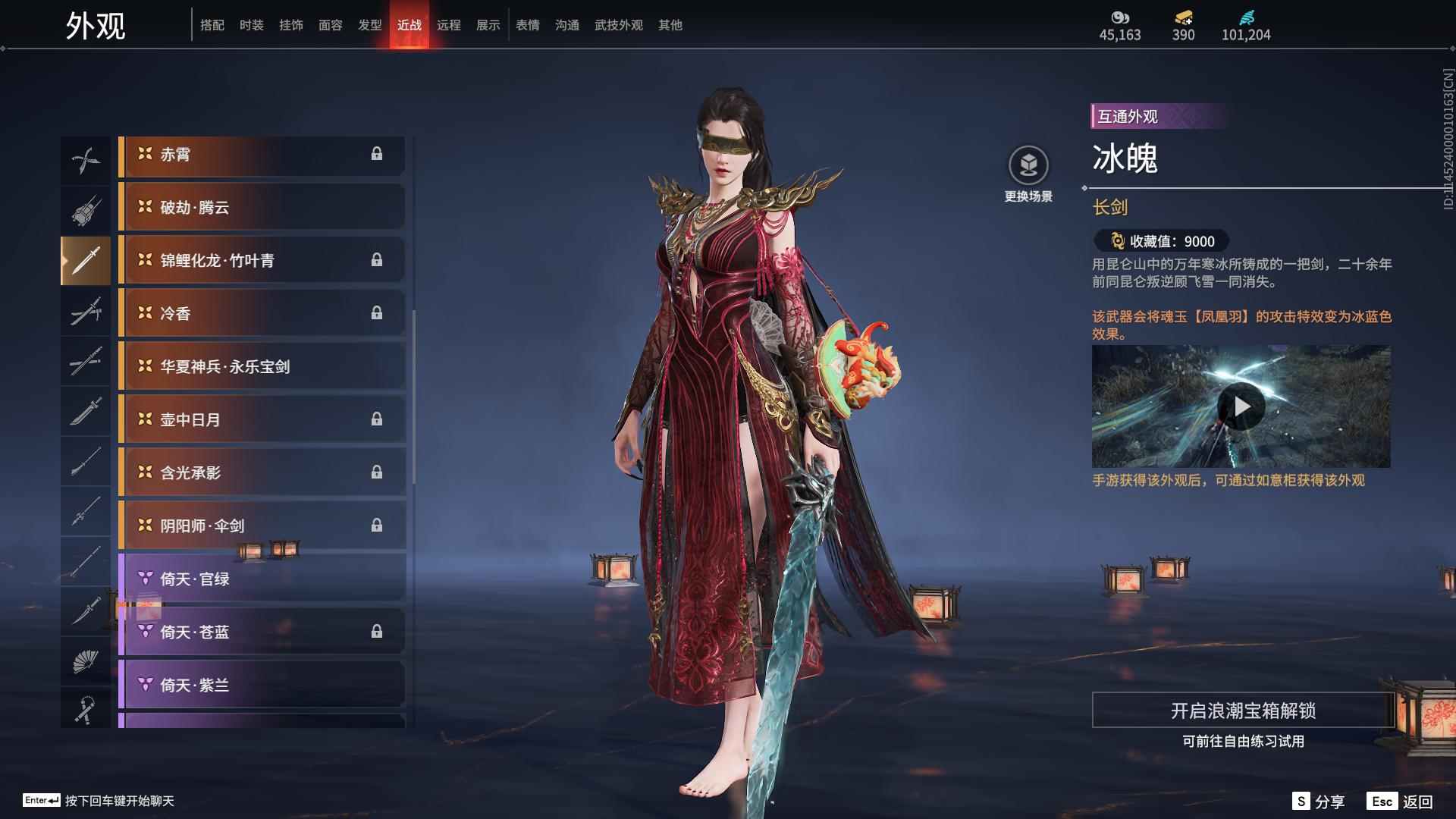Viewport: 1456px width, 819px height.
Task: Choose the 破劫·腾云 skin entry
Action: [262, 208]
